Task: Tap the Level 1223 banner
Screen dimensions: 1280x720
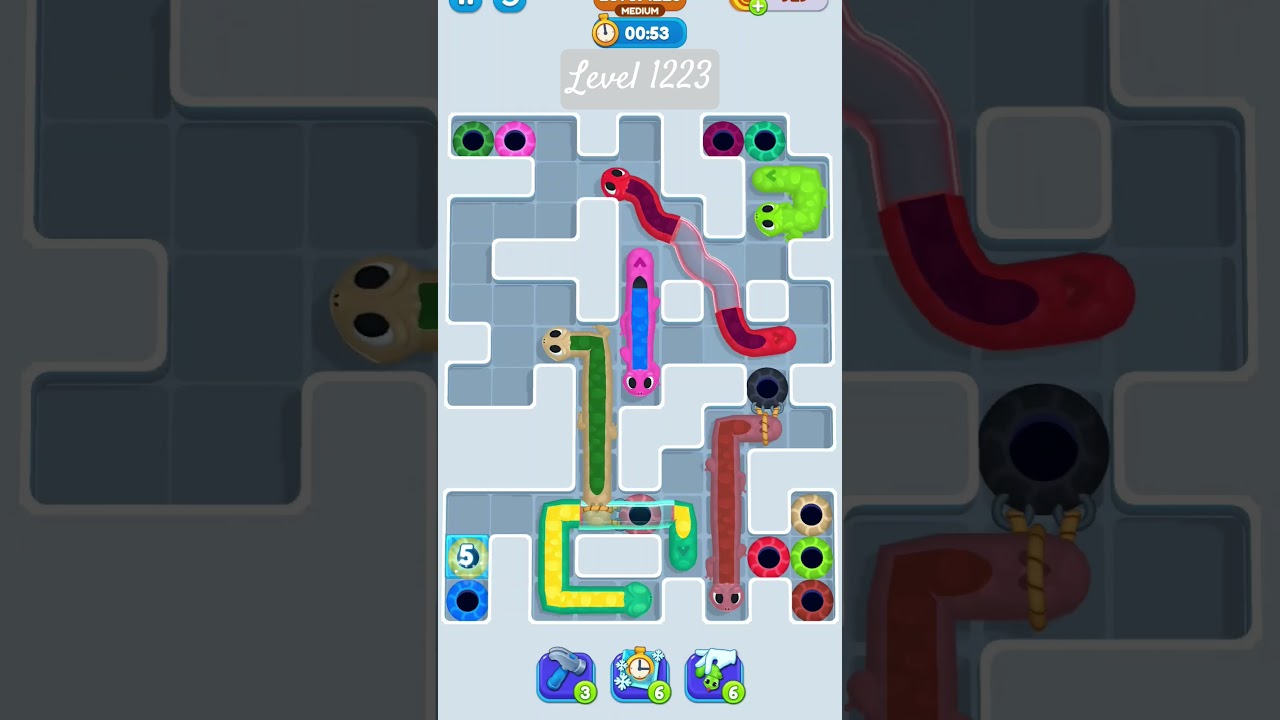Action: 639,79
